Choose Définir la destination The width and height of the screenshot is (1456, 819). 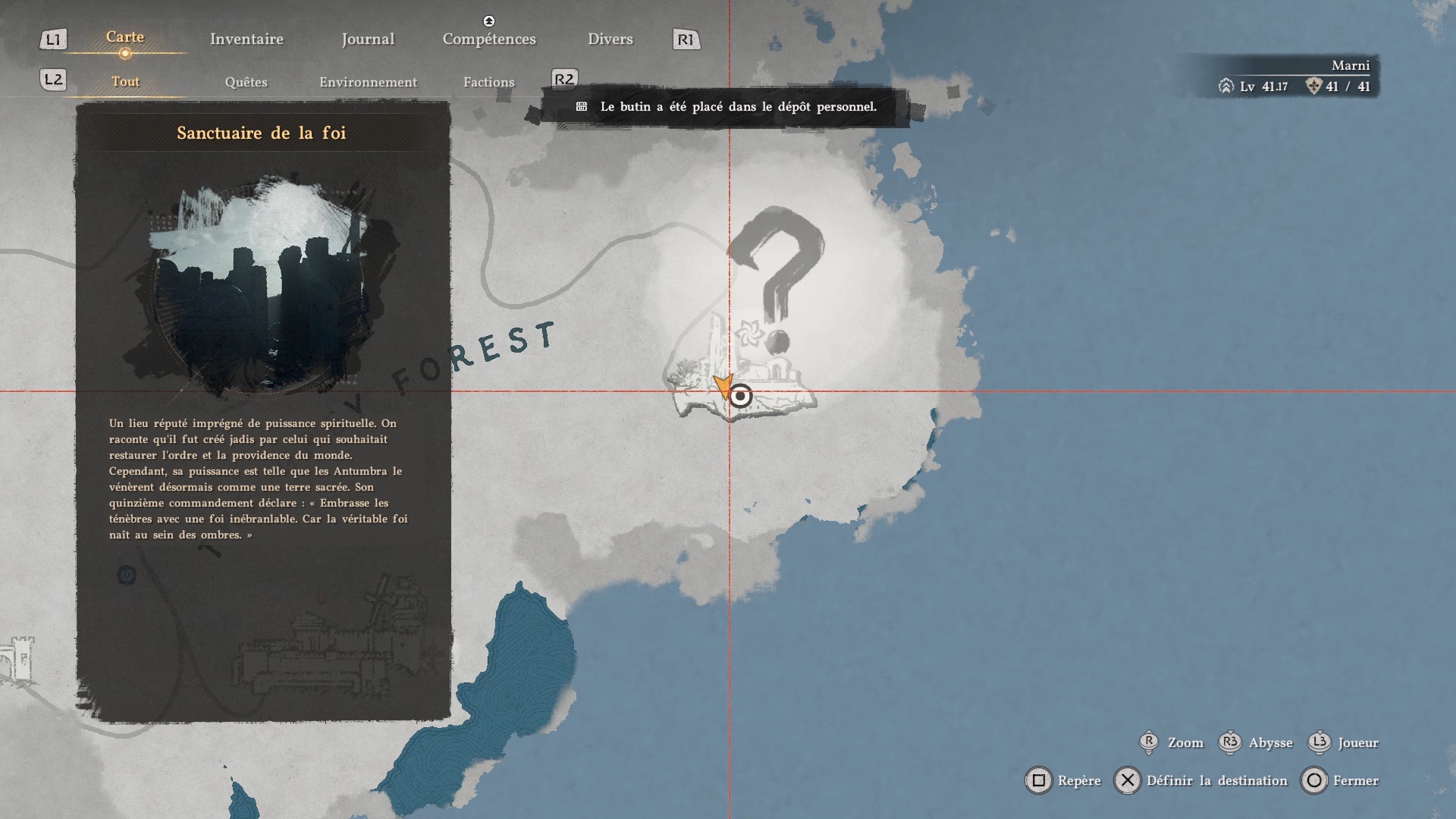pyautogui.click(x=1202, y=780)
